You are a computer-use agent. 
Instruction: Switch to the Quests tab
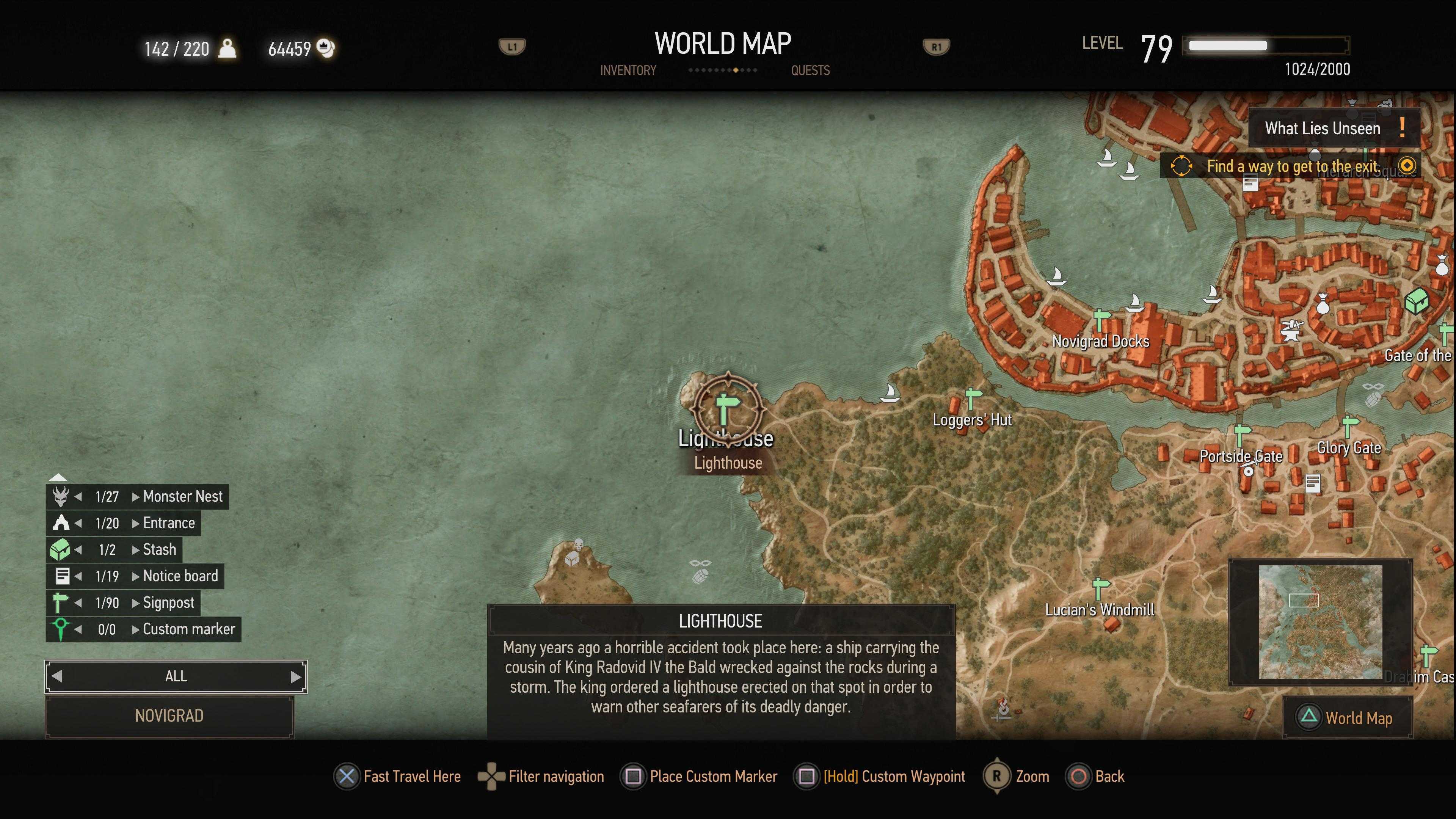click(811, 70)
